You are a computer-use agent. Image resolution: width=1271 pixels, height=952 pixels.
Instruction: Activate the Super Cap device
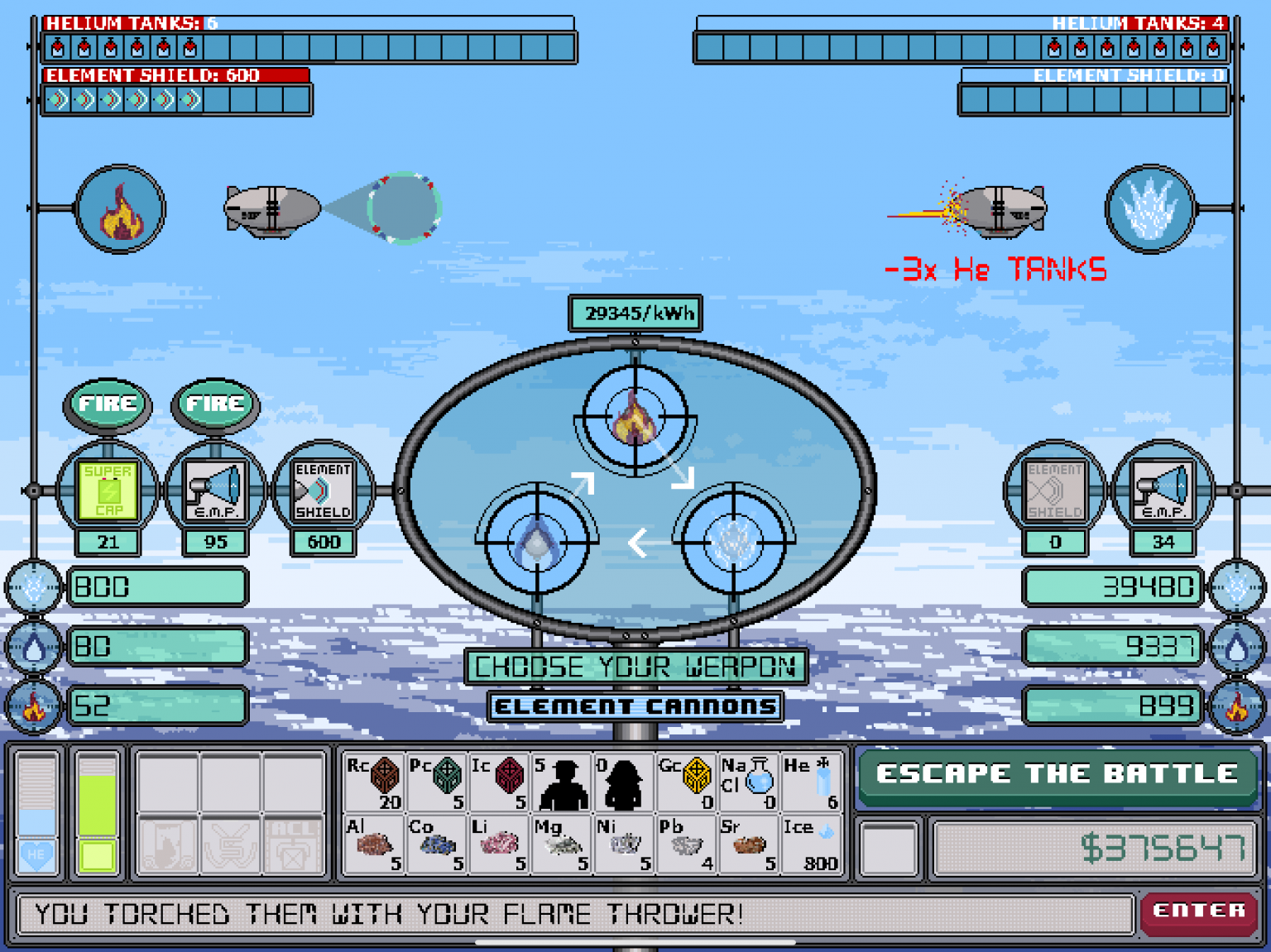(108, 490)
